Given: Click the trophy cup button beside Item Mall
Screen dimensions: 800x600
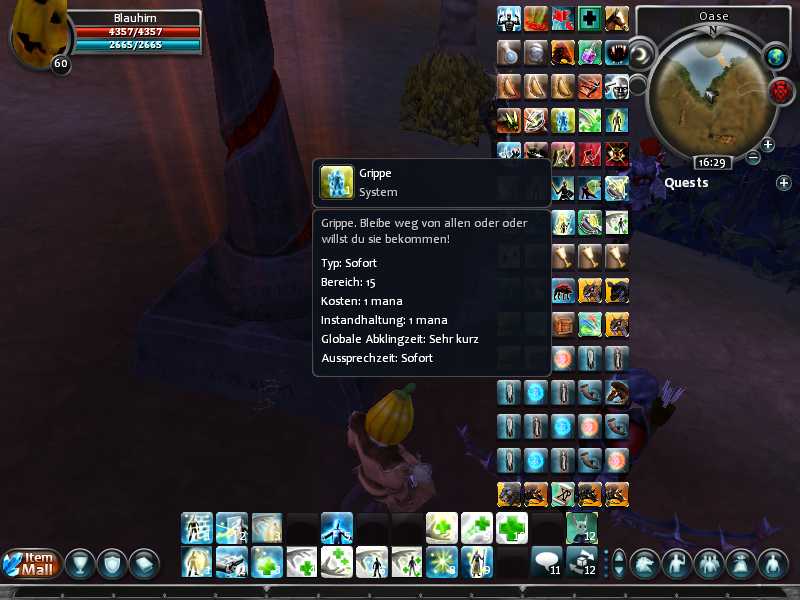Looking at the screenshot, I should (x=76, y=563).
